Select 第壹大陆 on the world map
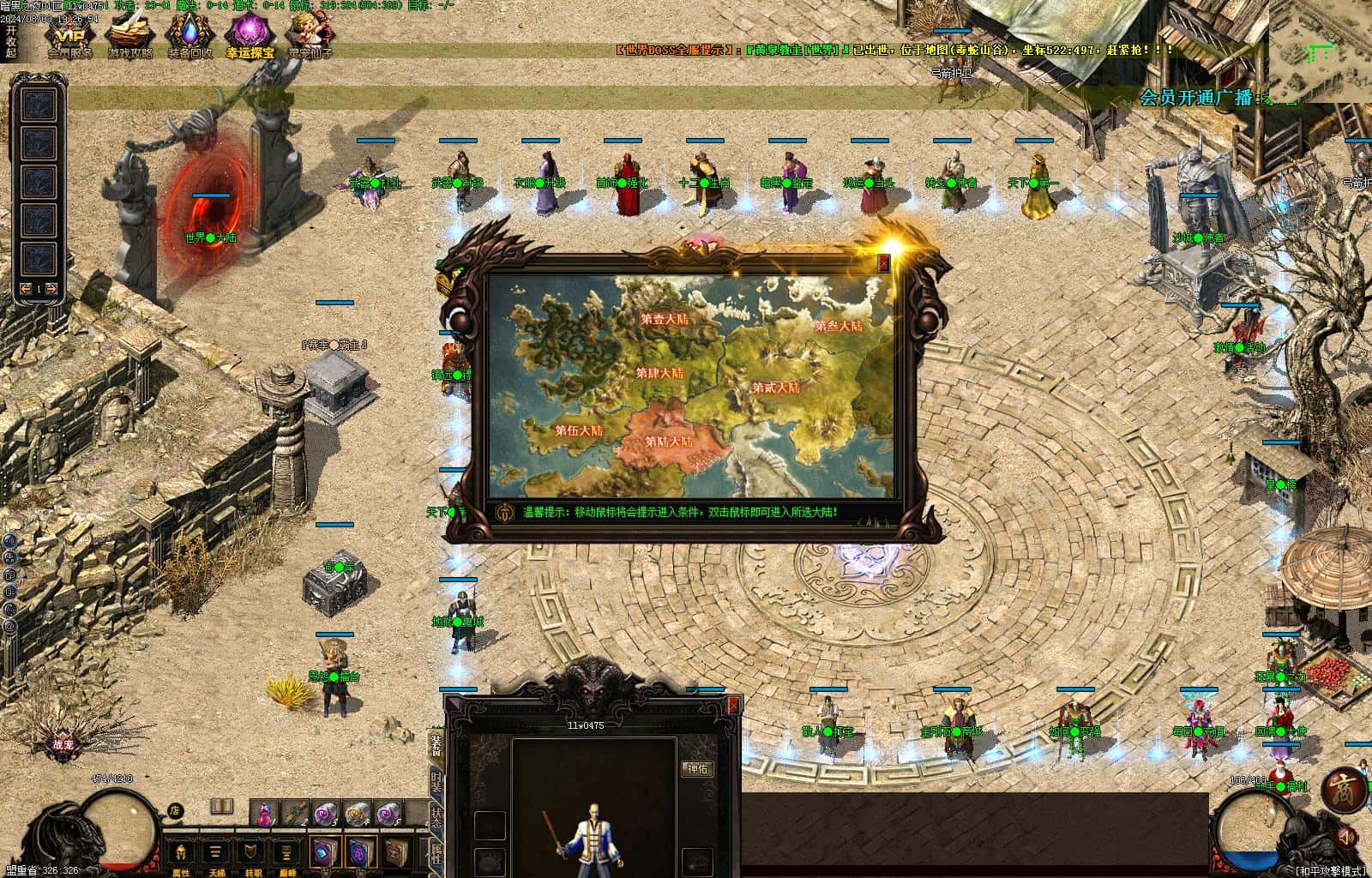Viewport: 1372px width, 878px height. point(665,319)
